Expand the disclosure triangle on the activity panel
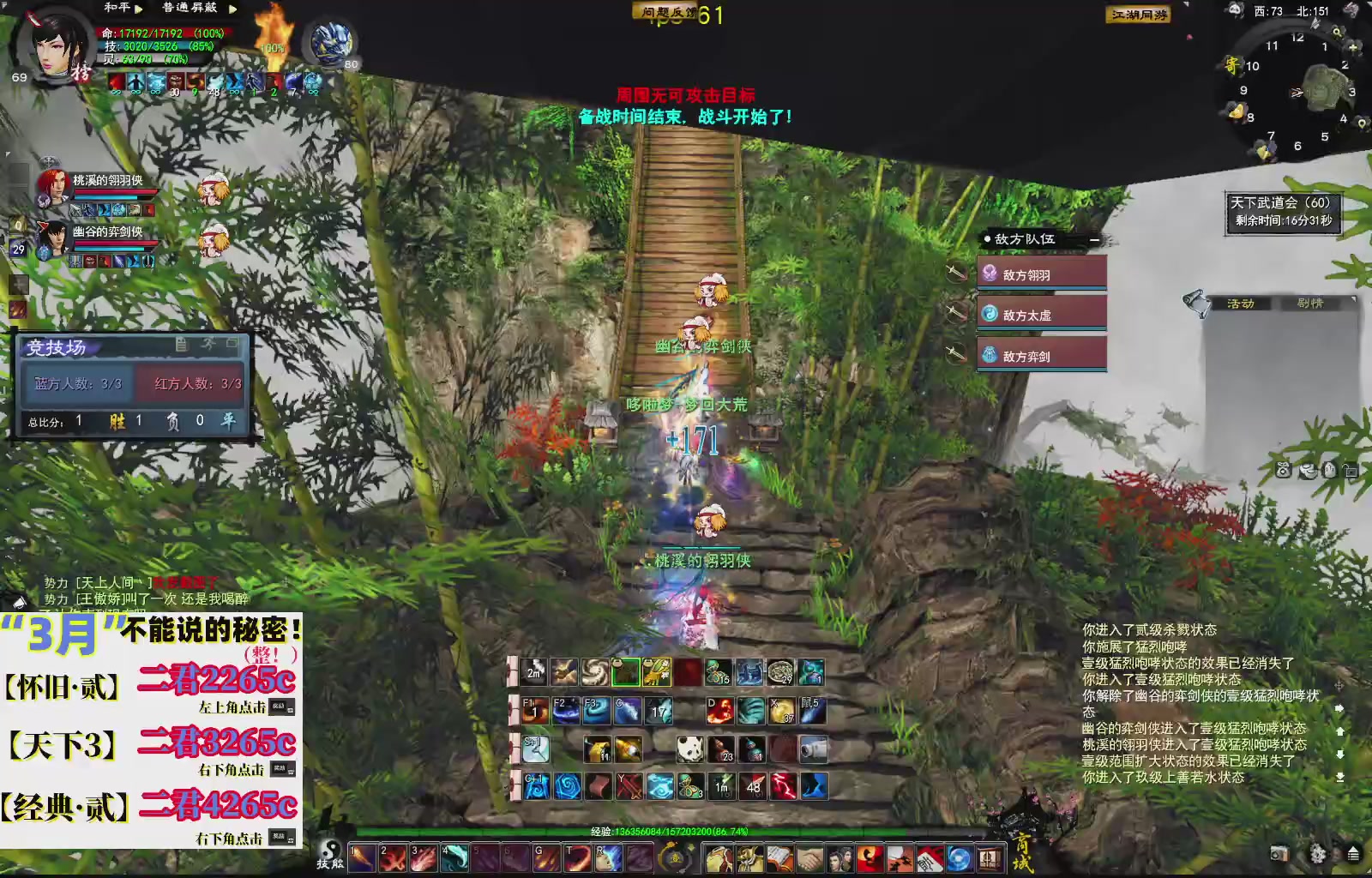Viewport: 1372px width, 878px height. (x=1353, y=298)
